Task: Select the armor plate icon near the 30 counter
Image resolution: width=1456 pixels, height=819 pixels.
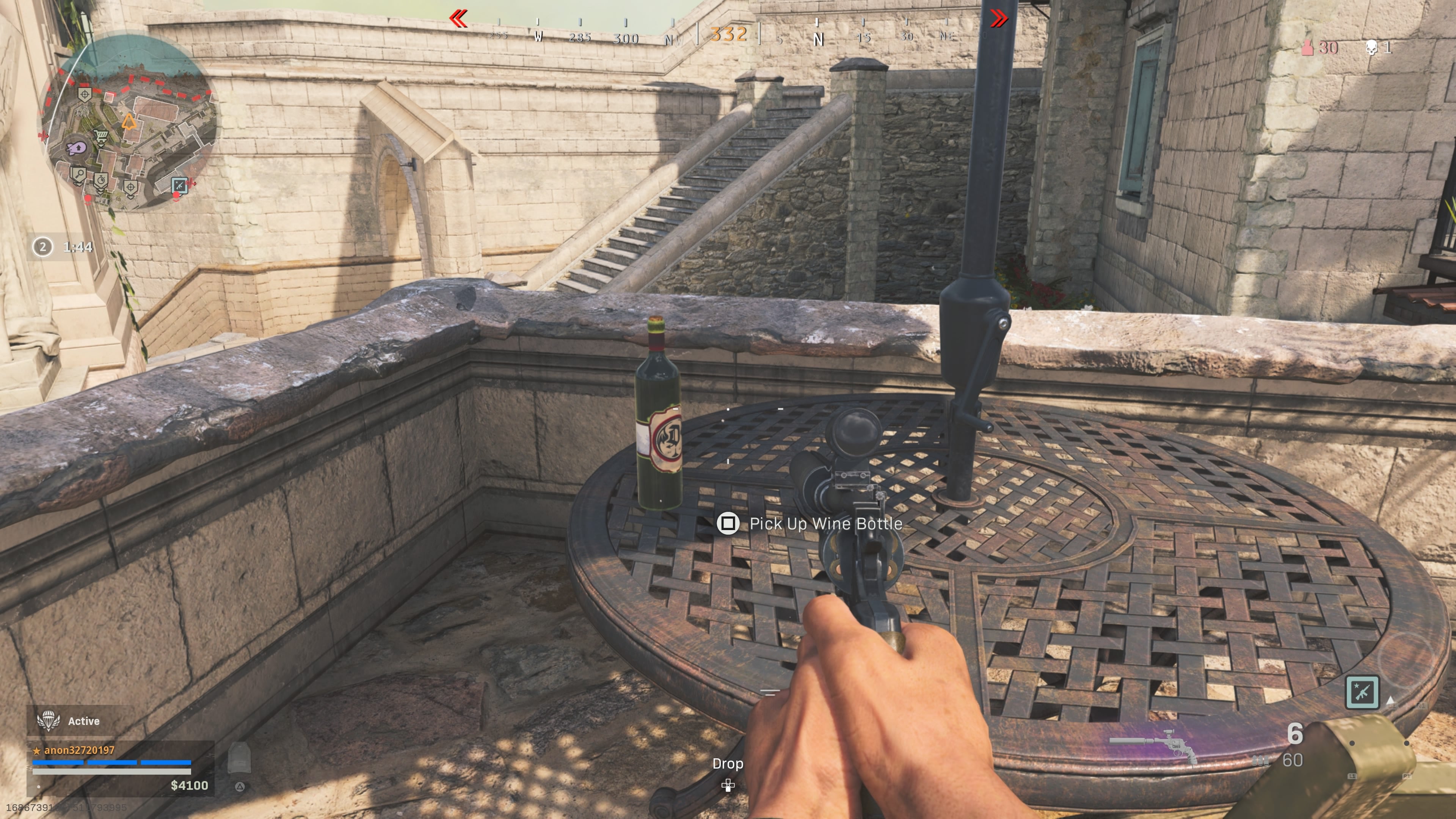Action: 1308,49
